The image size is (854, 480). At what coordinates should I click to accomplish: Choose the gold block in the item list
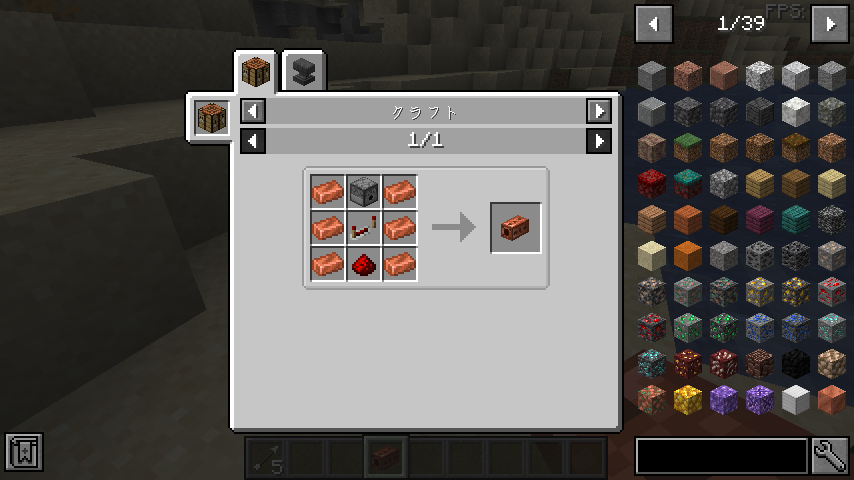tap(688, 400)
